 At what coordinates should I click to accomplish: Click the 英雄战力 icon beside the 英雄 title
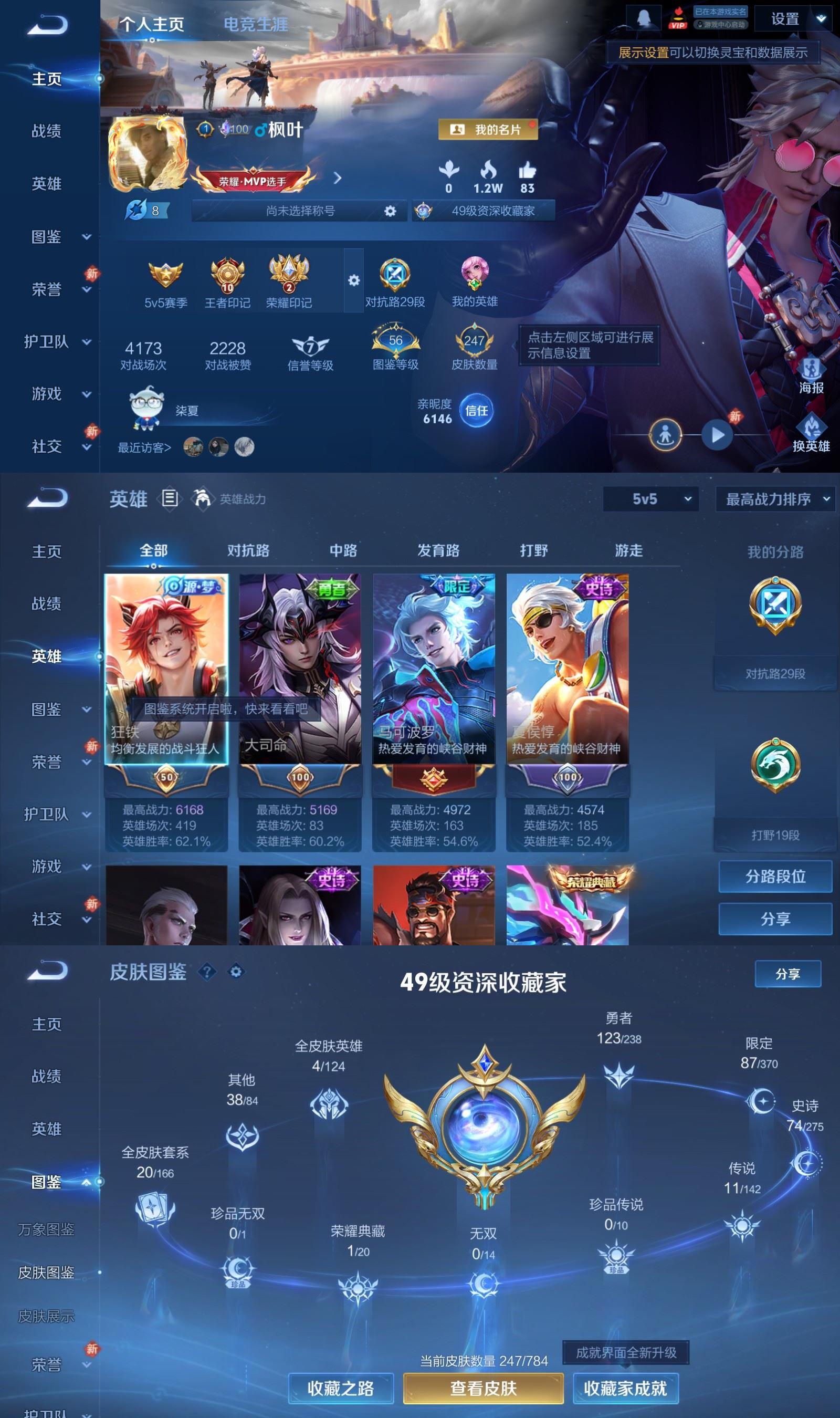point(201,498)
